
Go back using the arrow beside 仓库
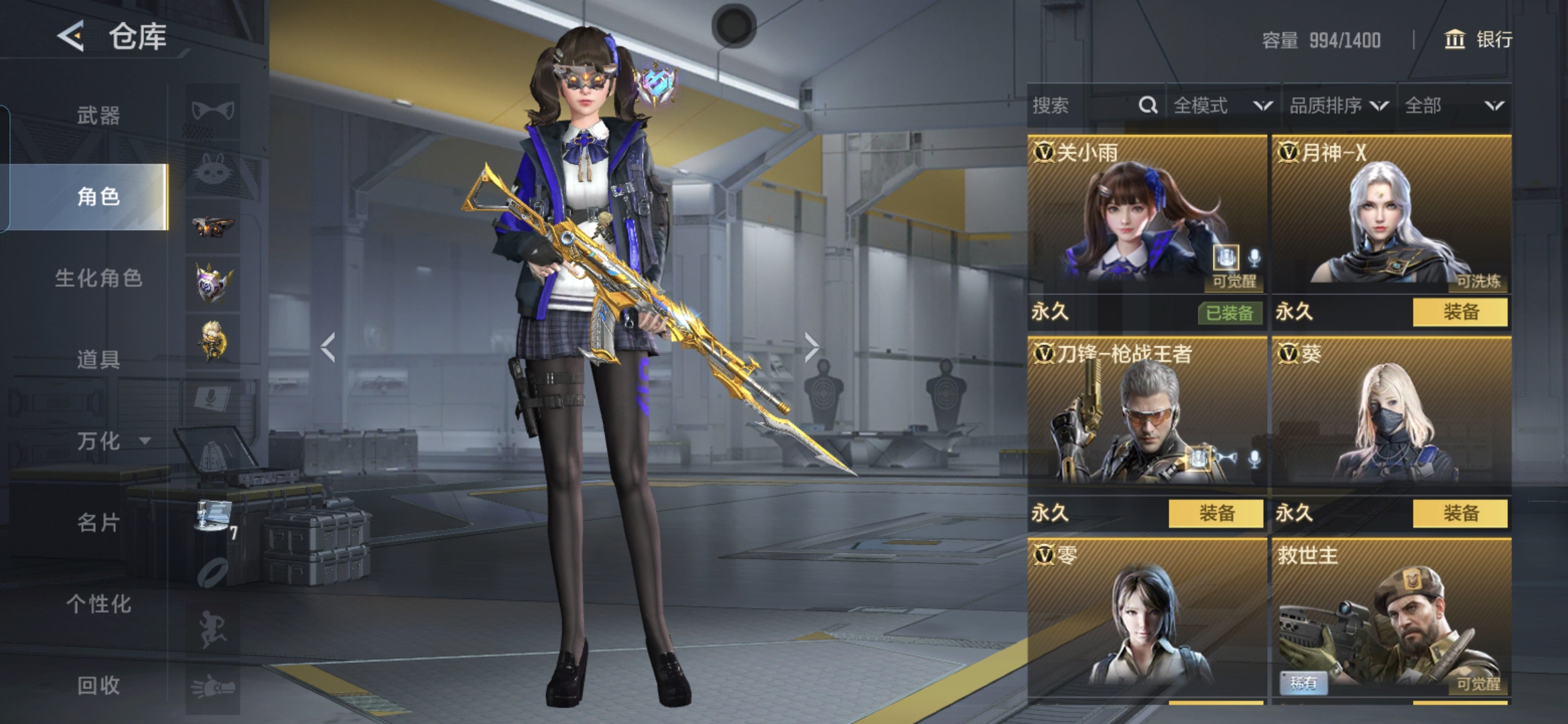(x=71, y=36)
